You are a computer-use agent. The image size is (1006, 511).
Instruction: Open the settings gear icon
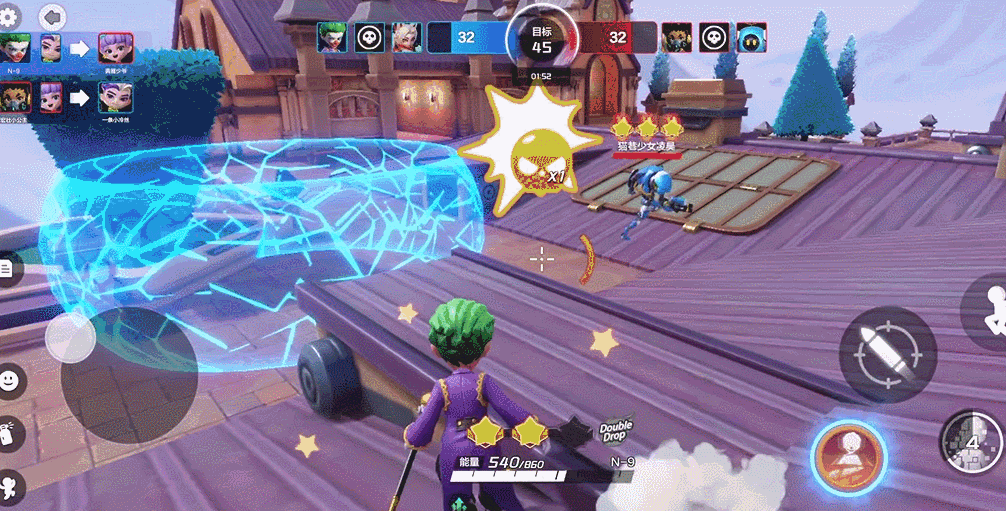[11, 15]
